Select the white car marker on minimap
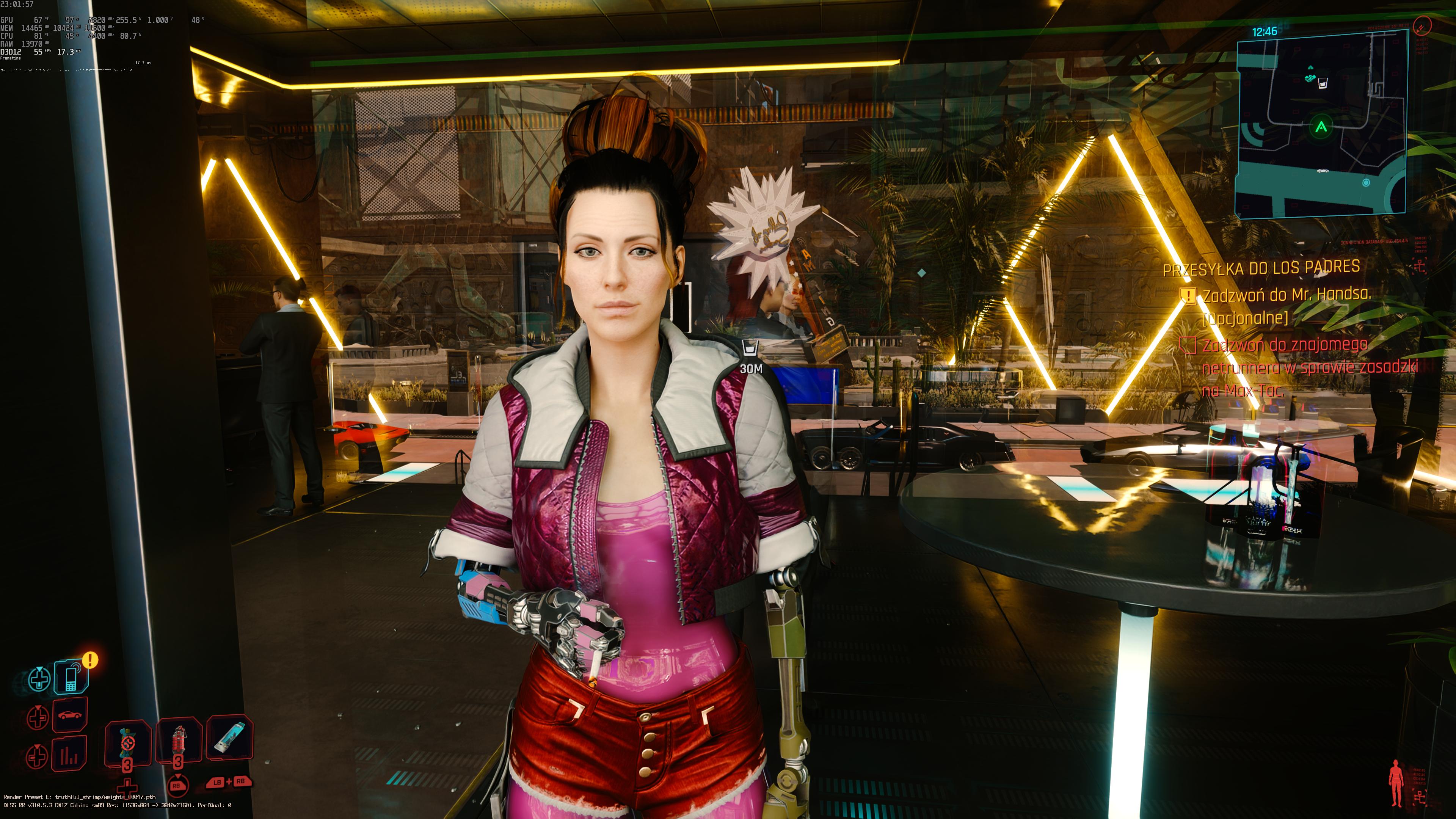Screen dimensions: 1456x819 (1322, 170)
